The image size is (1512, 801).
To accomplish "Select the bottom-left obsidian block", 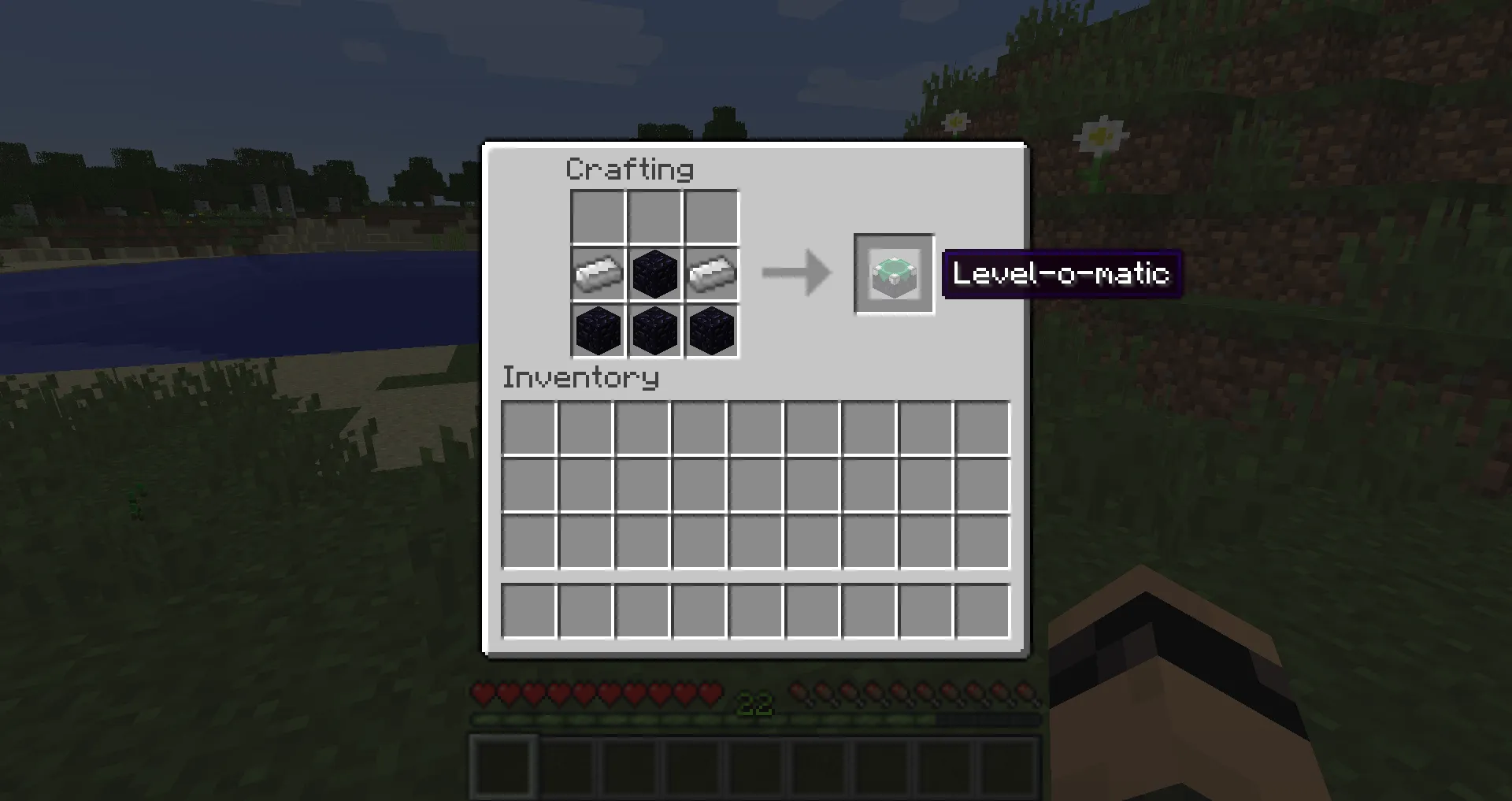I will coord(597,331).
